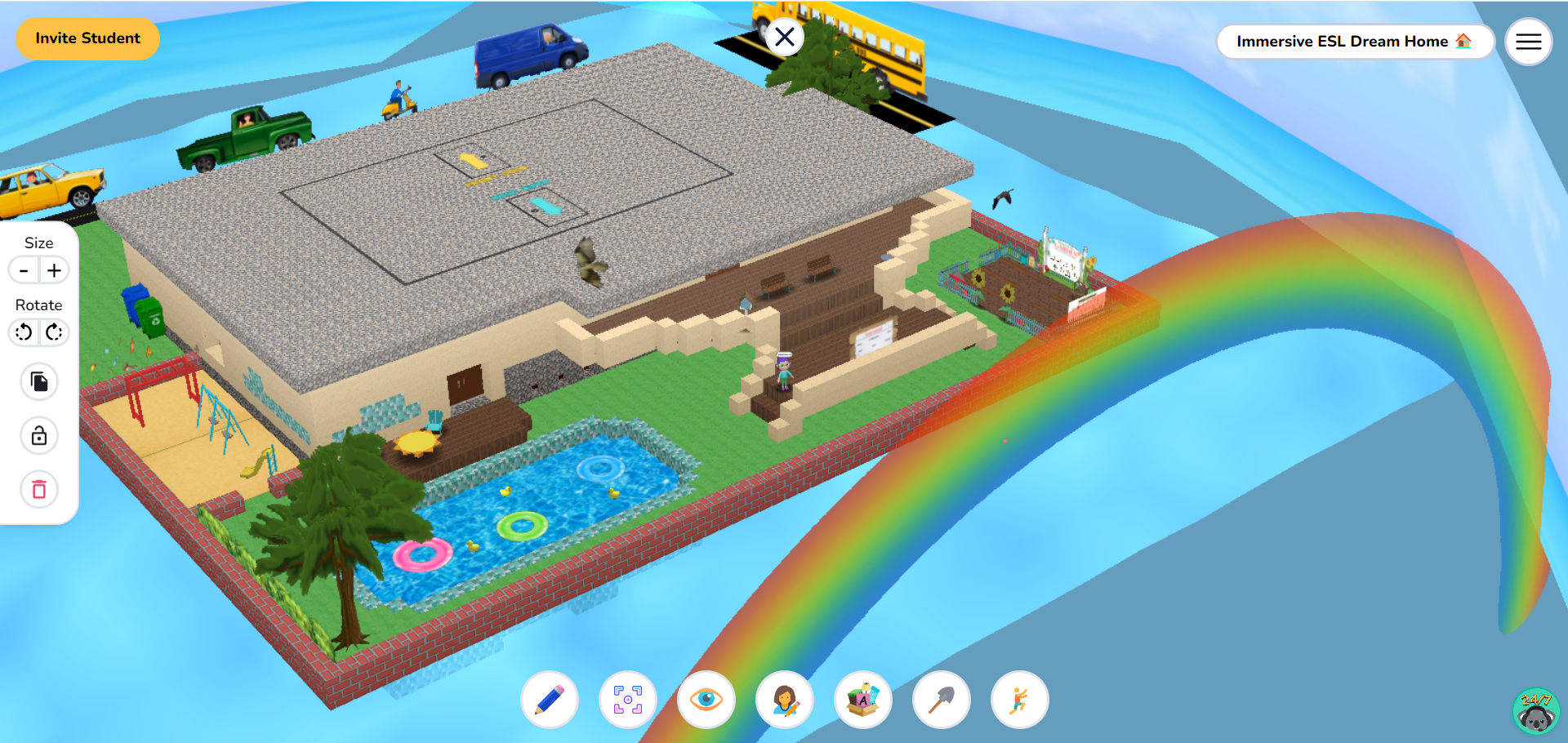Delete the object with the trash icon
The height and width of the screenshot is (743, 1568).
[x=38, y=490]
